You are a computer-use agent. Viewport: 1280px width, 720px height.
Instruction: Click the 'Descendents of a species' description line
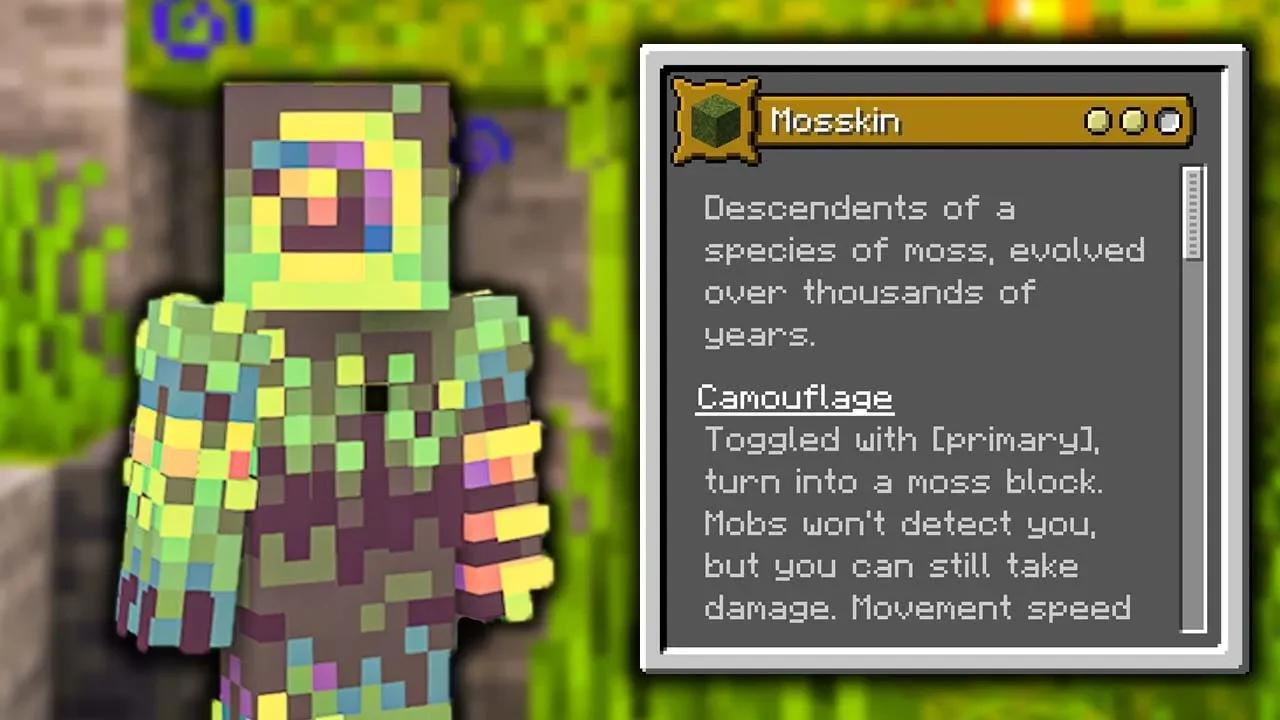coord(860,208)
